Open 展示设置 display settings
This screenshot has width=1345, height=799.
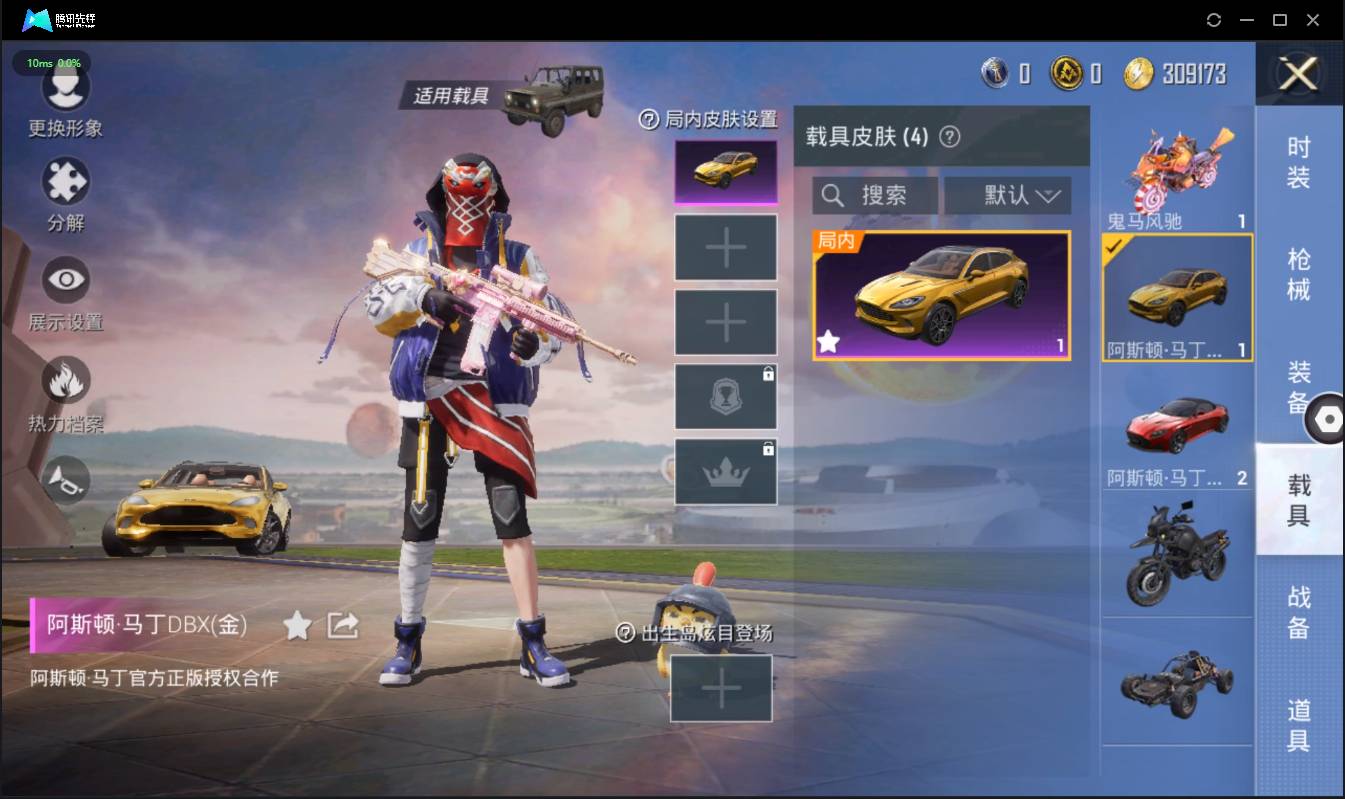(x=65, y=281)
